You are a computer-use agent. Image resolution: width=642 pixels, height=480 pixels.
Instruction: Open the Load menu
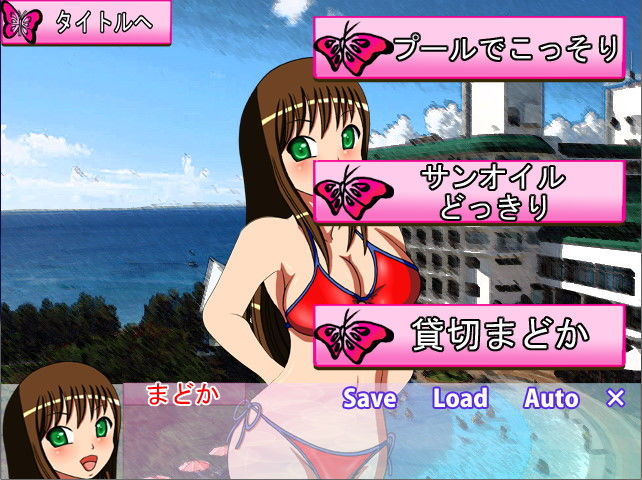460,398
